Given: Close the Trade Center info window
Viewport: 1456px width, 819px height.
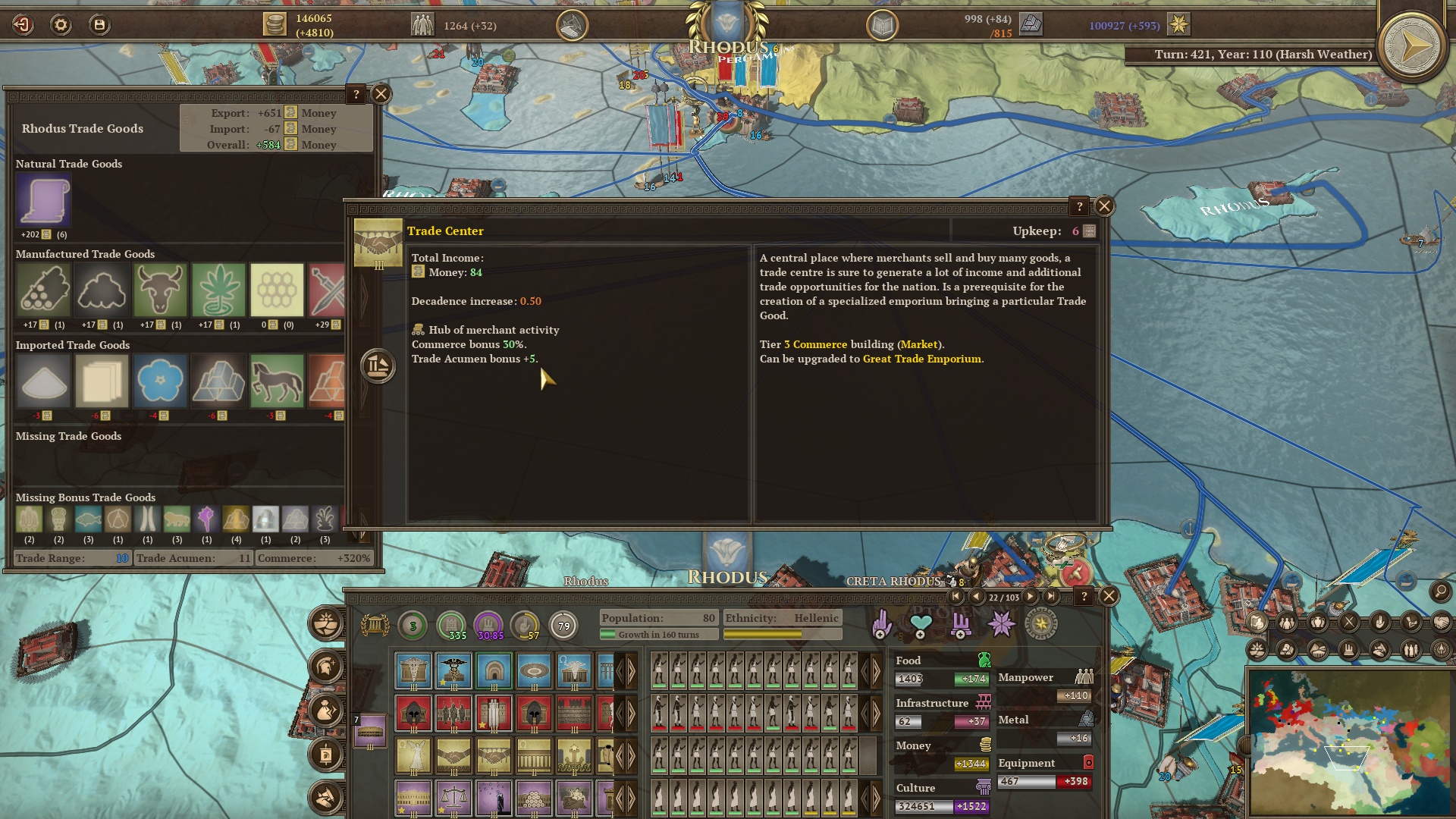Looking at the screenshot, I should point(1104,206).
